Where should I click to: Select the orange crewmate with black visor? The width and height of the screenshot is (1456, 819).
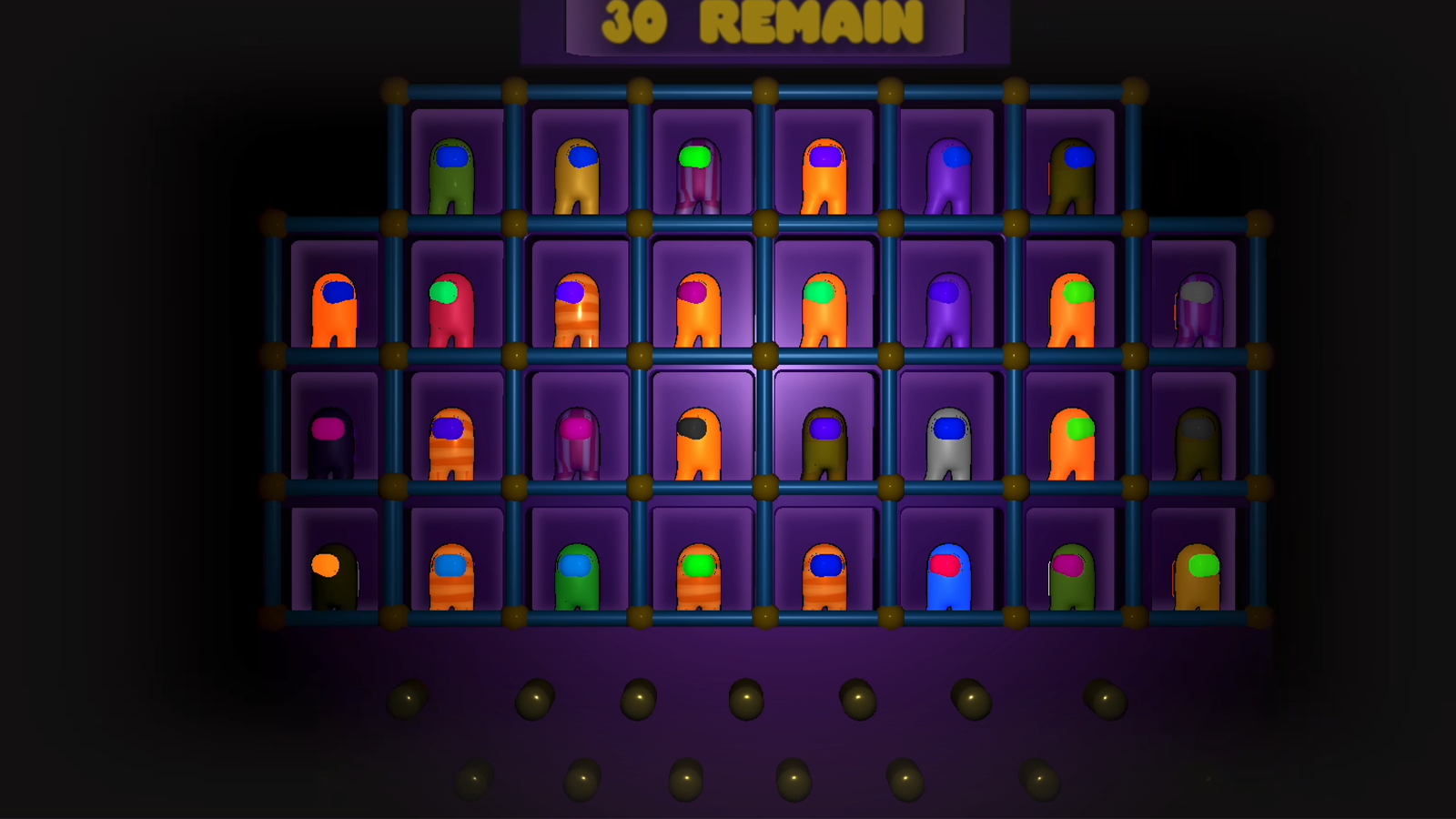[x=699, y=441]
